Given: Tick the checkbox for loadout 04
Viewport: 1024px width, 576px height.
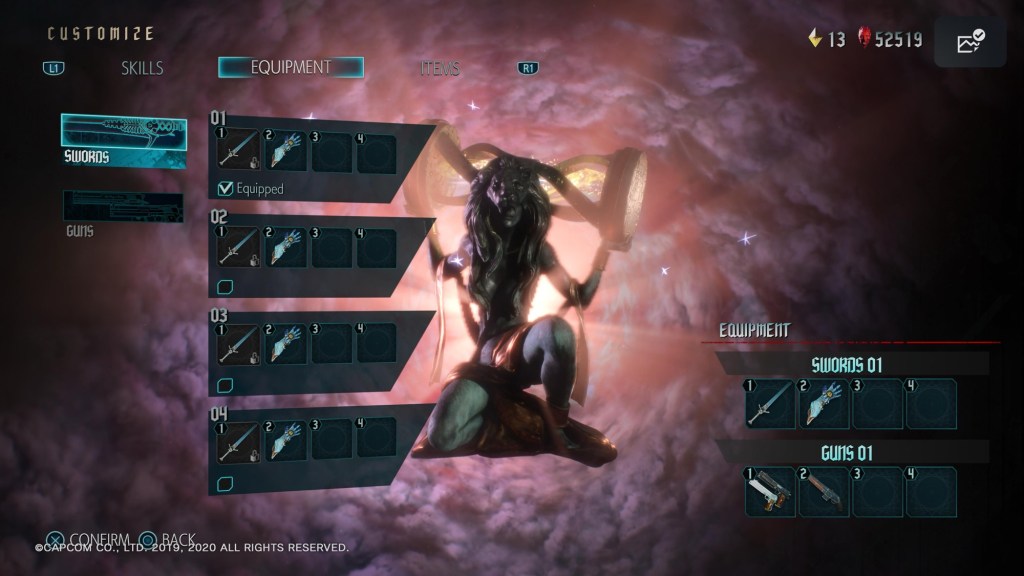Looking at the screenshot, I should (x=226, y=482).
